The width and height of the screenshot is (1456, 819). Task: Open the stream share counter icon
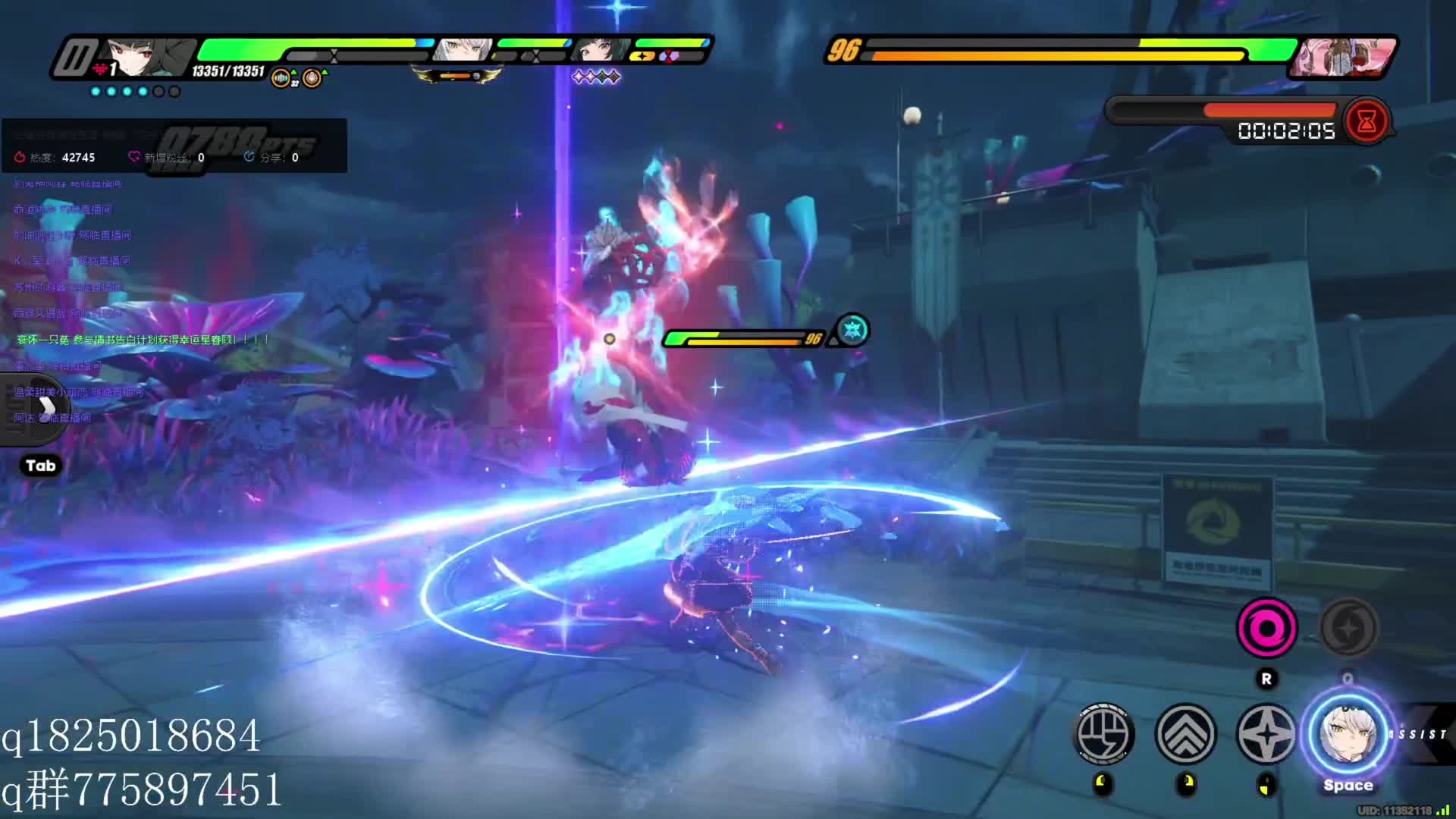coord(249,157)
